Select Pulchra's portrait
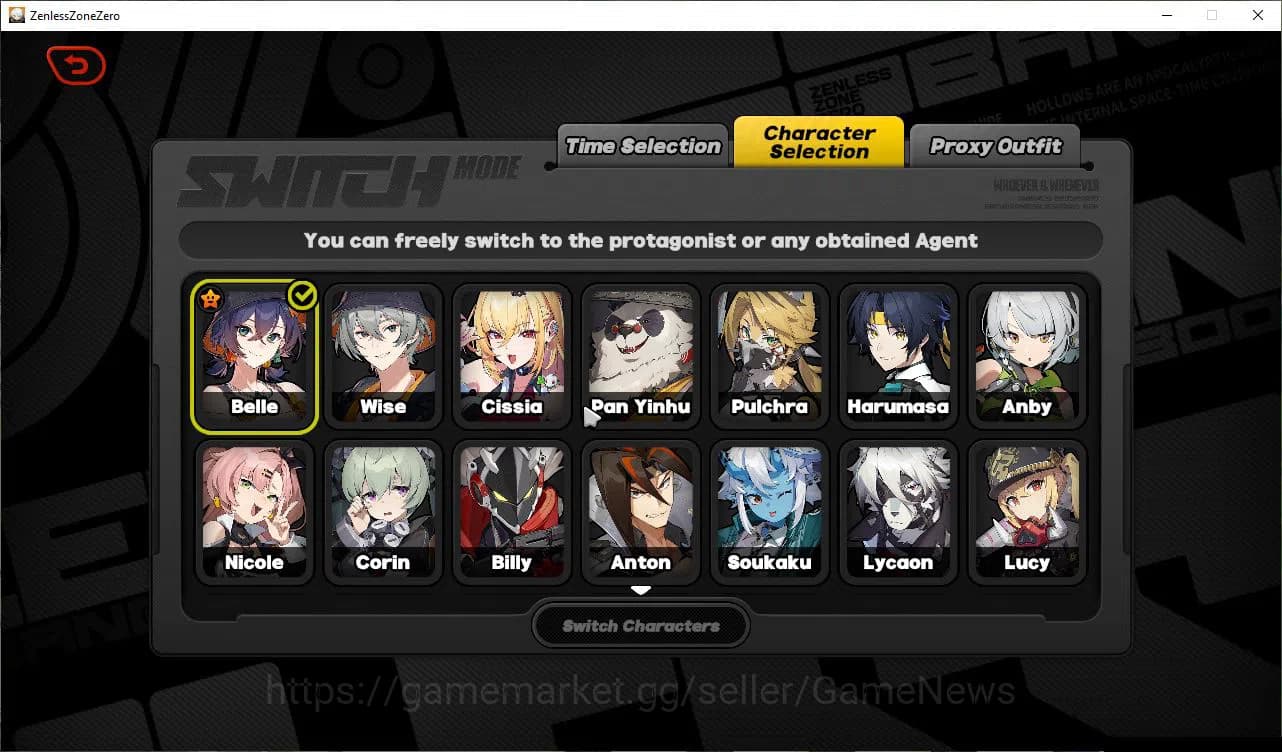The image size is (1282, 752). pos(769,350)
